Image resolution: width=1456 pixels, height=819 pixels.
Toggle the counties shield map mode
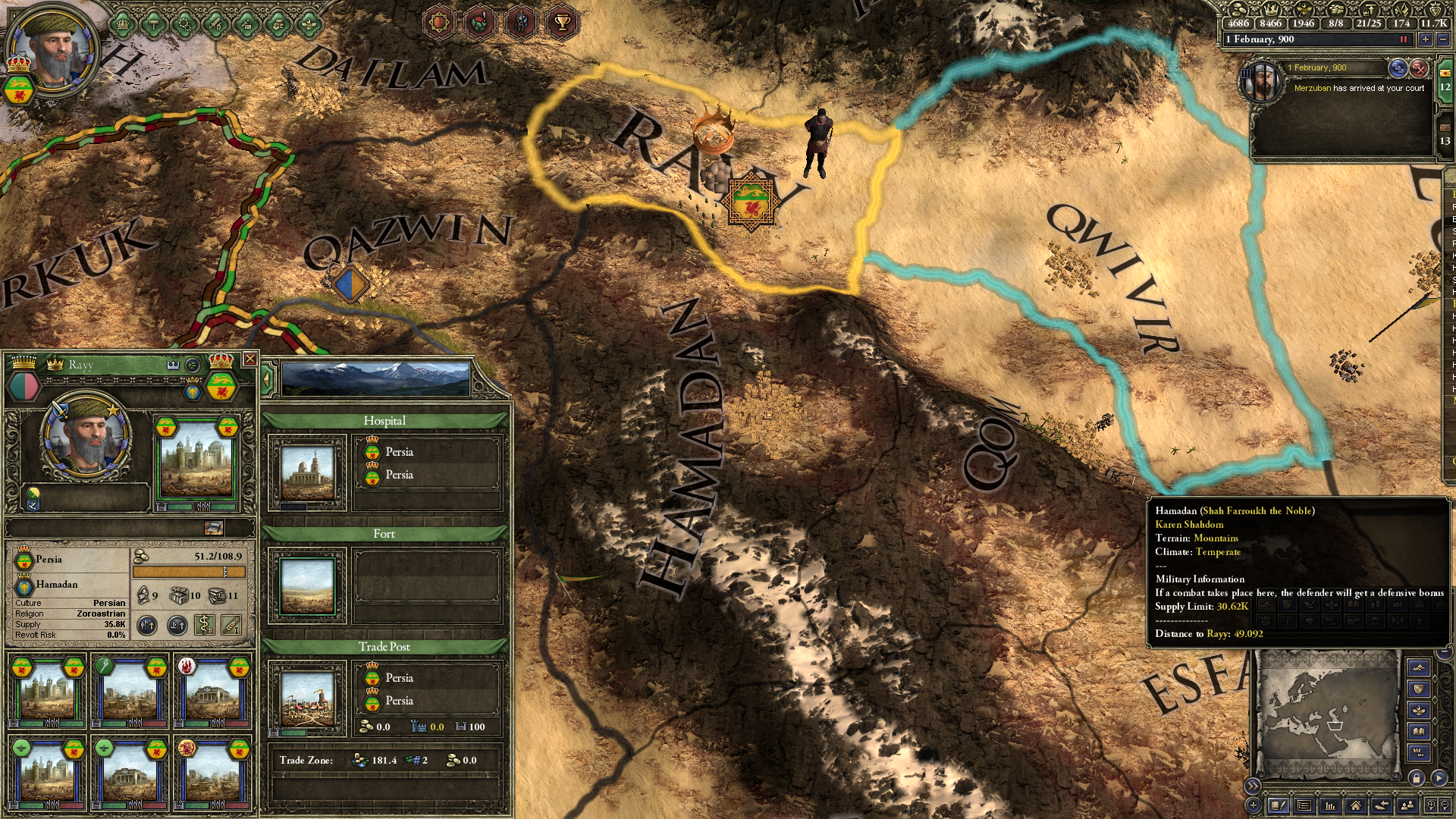1419,688
